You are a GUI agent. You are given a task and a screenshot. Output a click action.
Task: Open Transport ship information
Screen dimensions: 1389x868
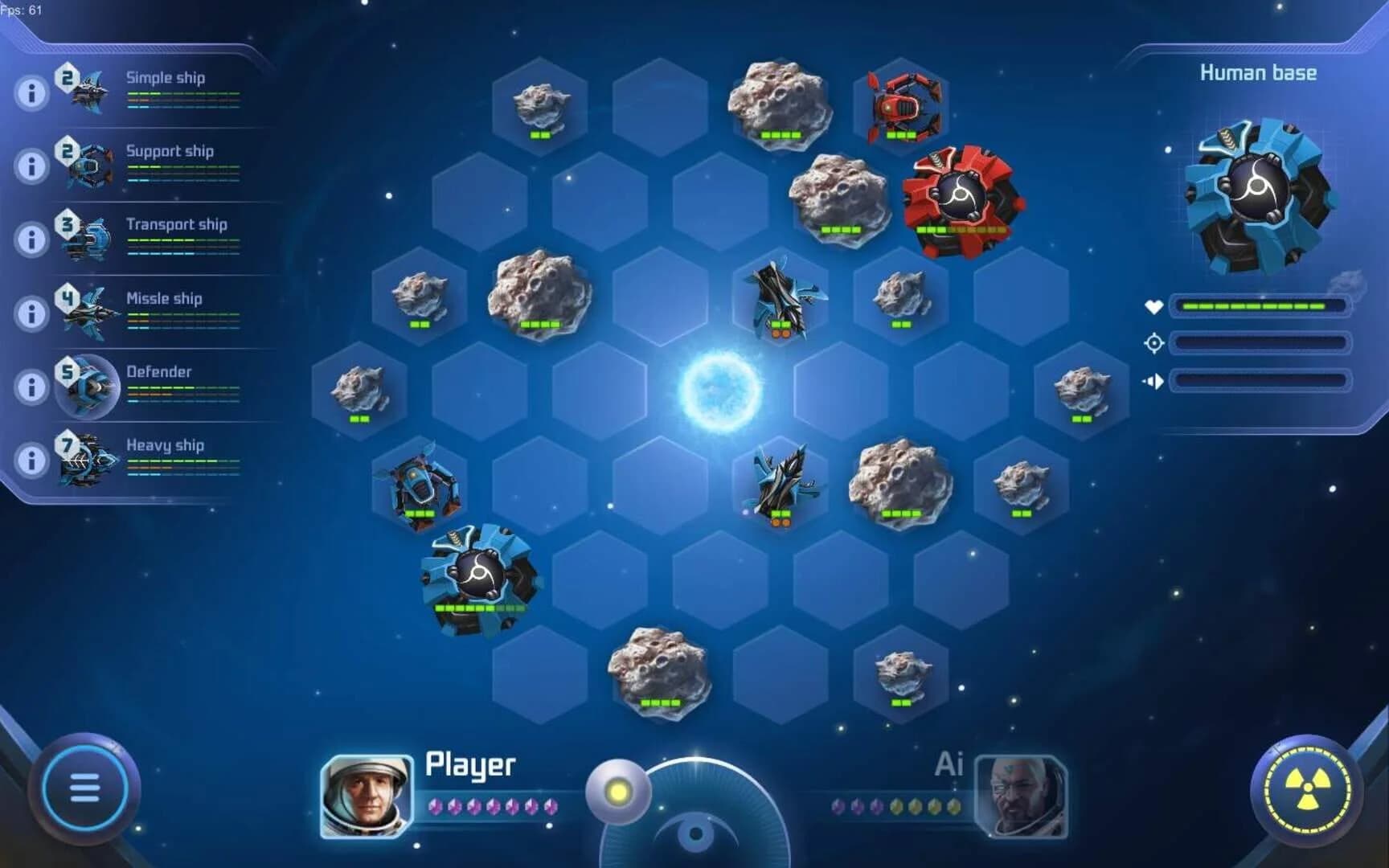pyautogui.click(x=31, y=239)
